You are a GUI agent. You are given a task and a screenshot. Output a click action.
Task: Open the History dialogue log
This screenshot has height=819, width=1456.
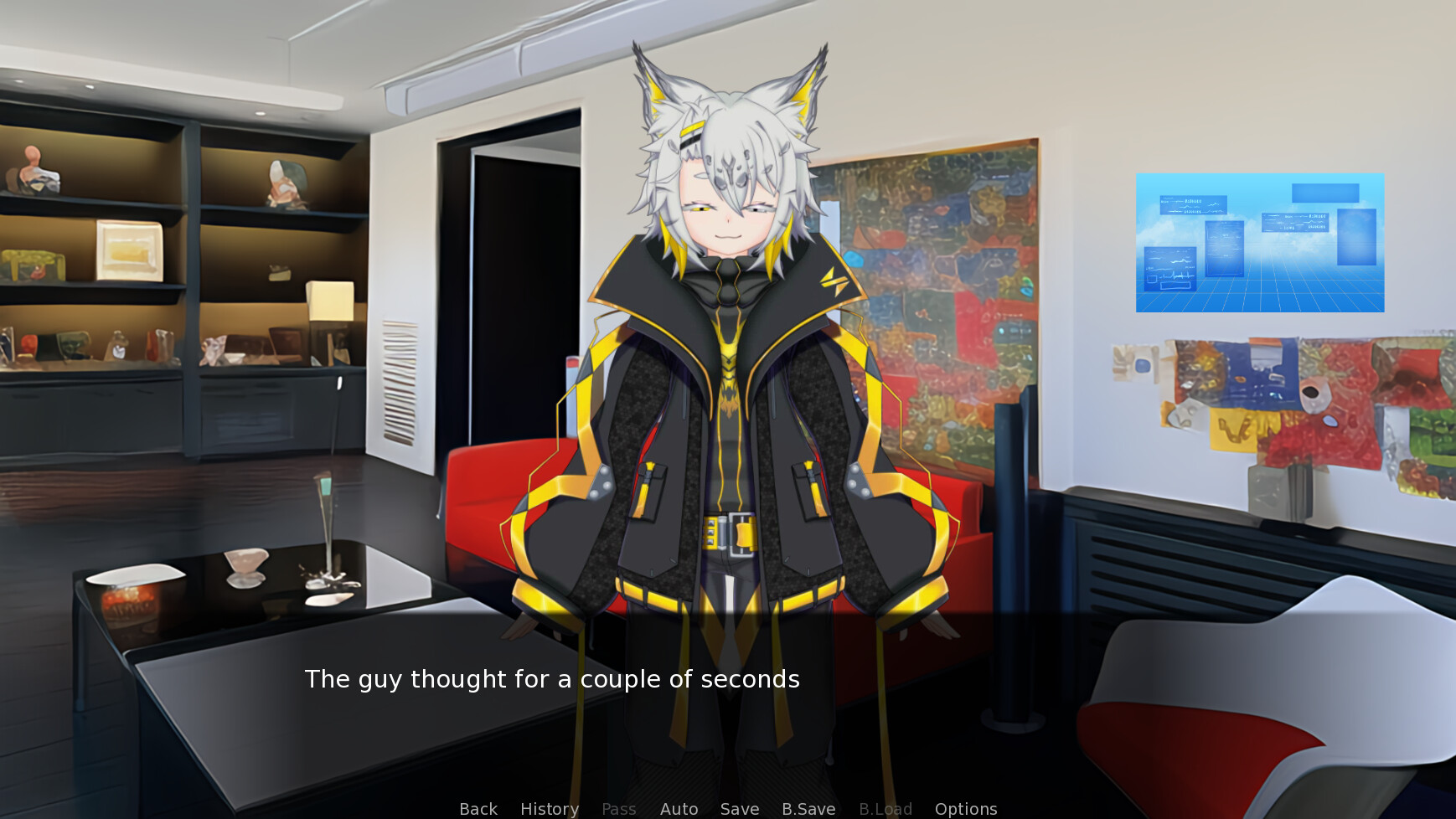(x=549, y=808)
